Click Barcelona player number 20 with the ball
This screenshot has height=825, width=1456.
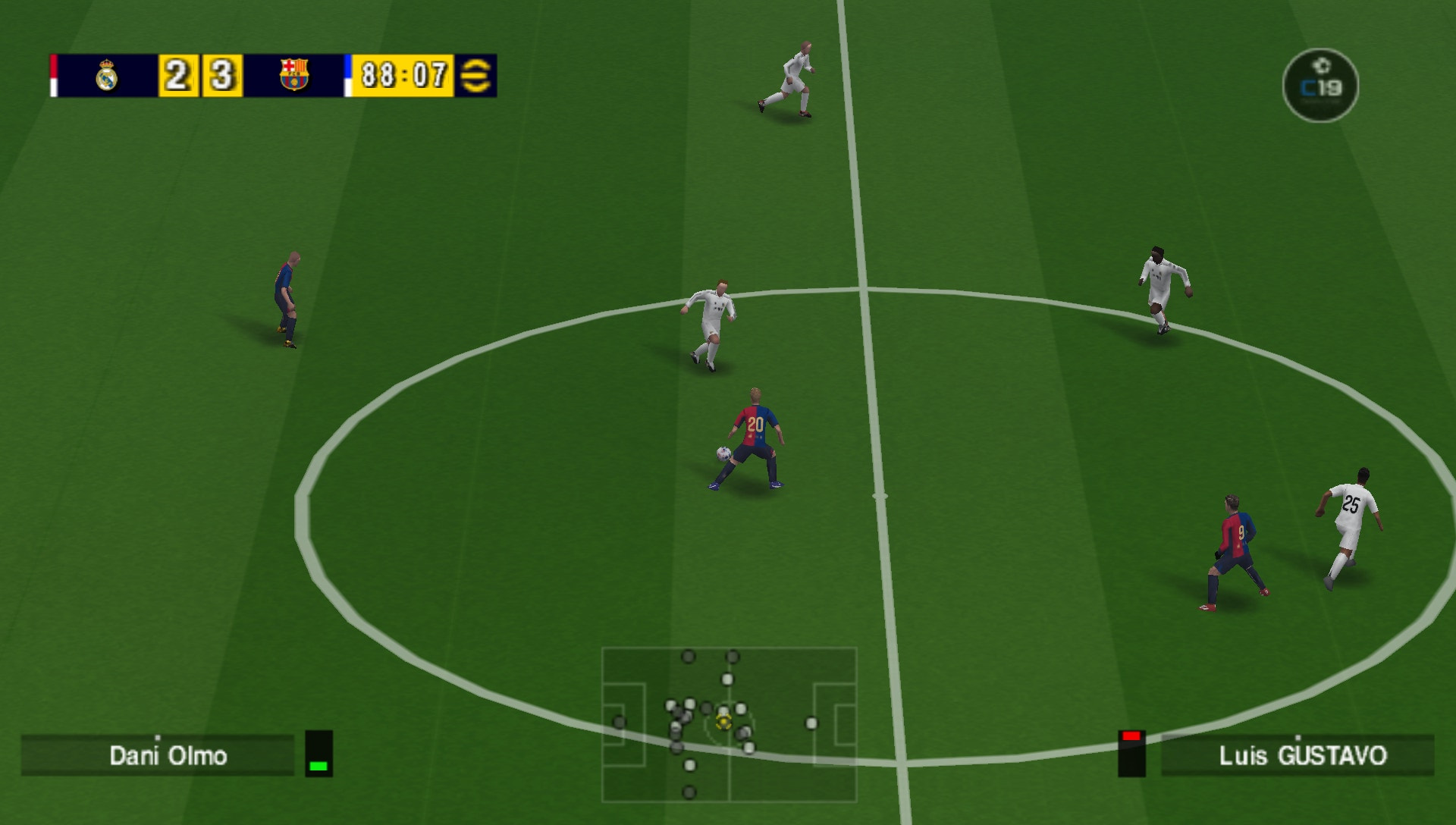tap(755, 425)
